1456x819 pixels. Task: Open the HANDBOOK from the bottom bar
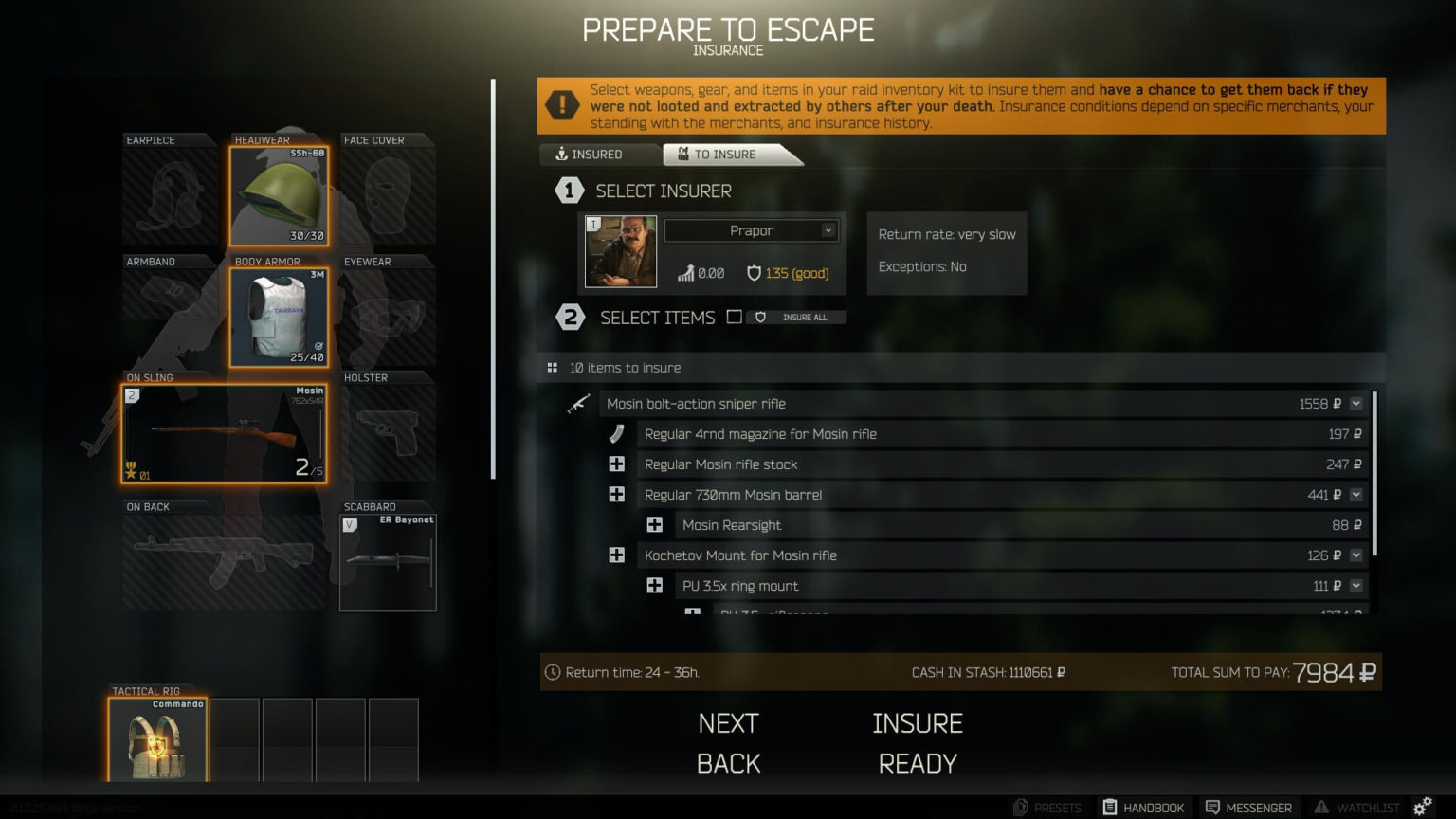[1143, 807]
